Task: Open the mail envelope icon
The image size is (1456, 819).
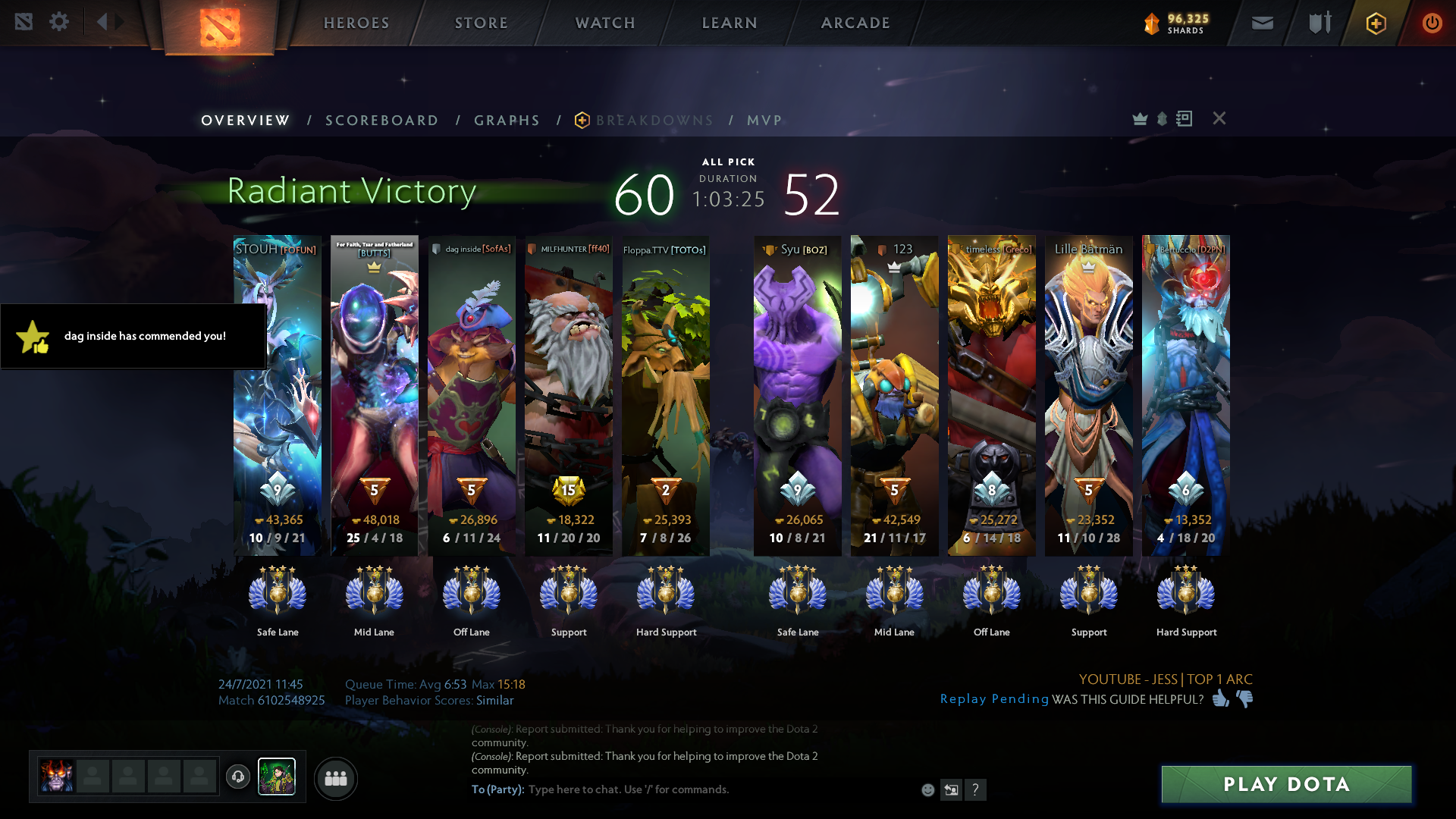Action: tap(1262, 23)
